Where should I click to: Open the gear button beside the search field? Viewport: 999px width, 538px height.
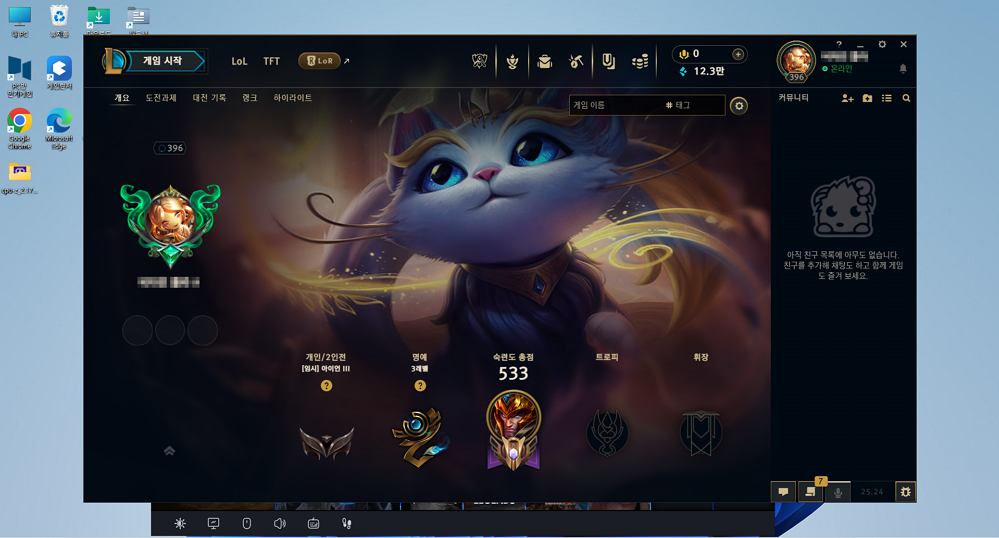[739, 105]
